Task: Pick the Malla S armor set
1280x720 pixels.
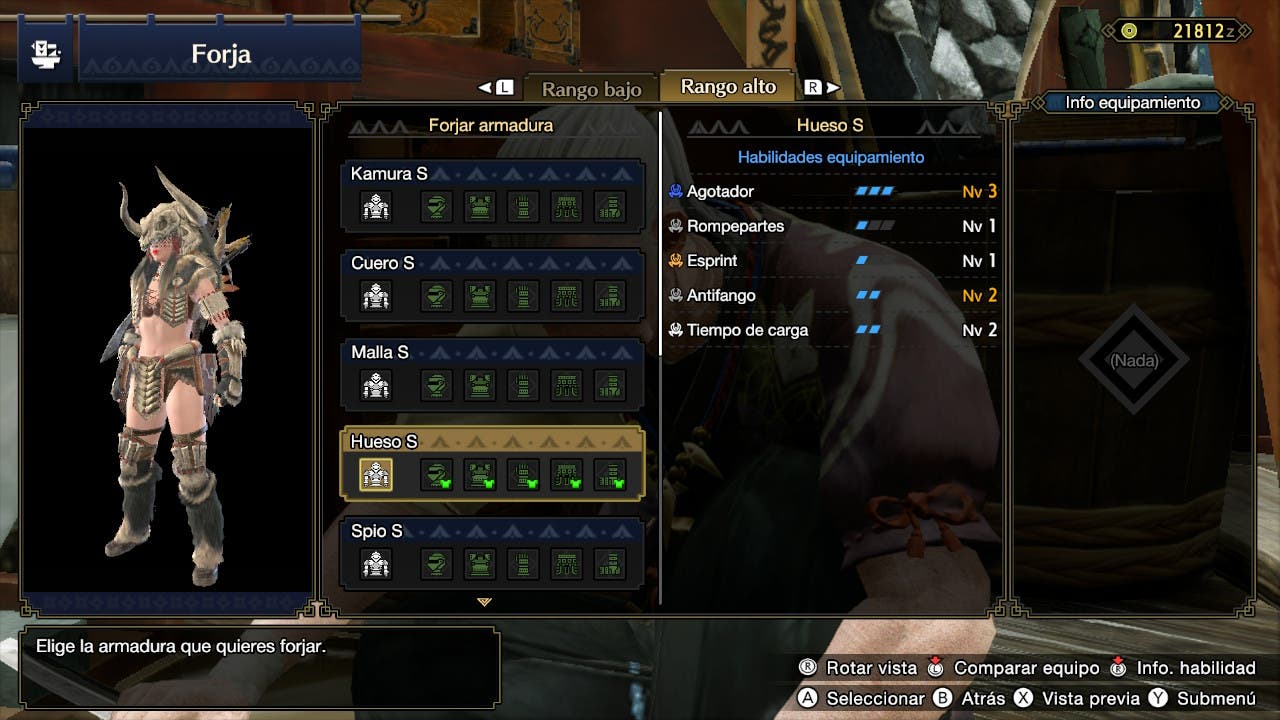Action: click(x=493, y=374)
